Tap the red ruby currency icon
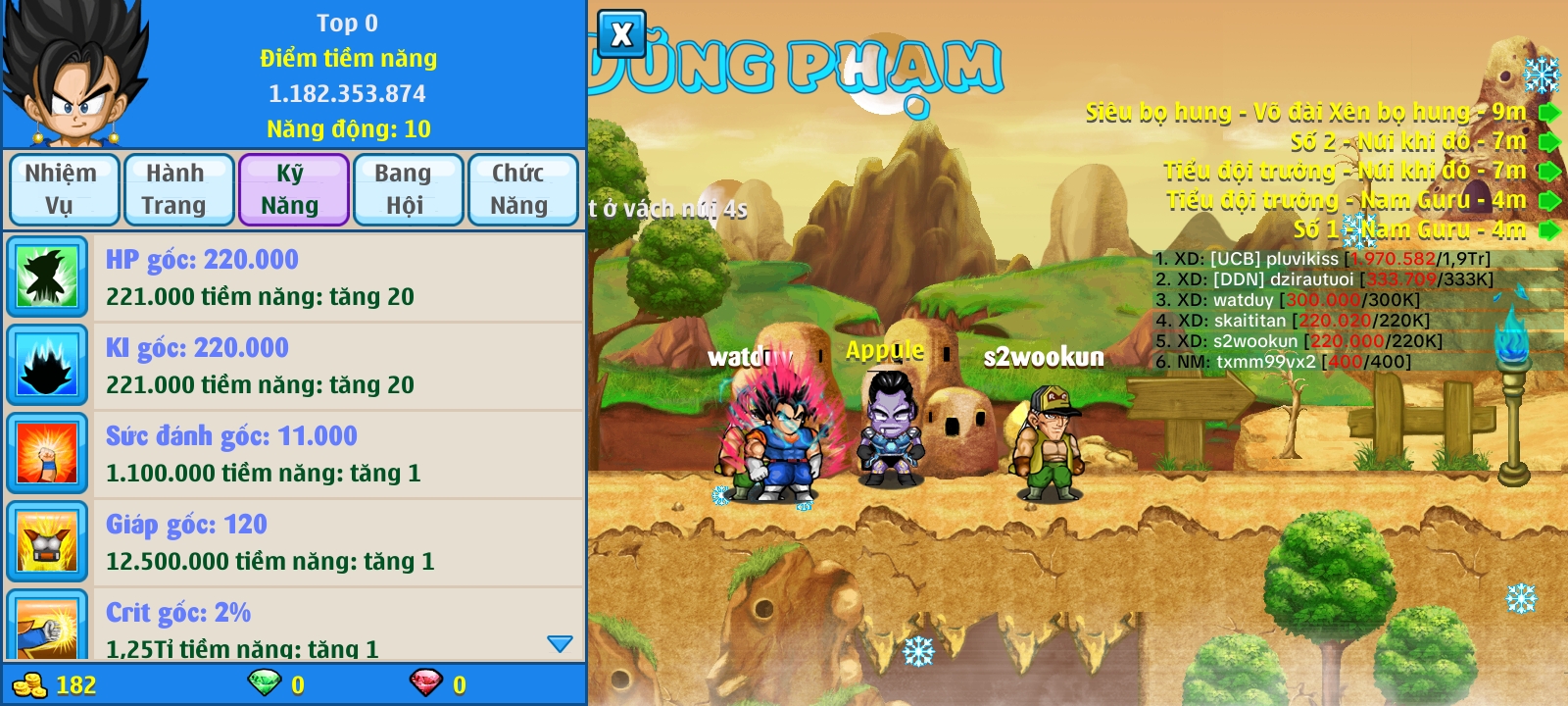 click(425, 683)
